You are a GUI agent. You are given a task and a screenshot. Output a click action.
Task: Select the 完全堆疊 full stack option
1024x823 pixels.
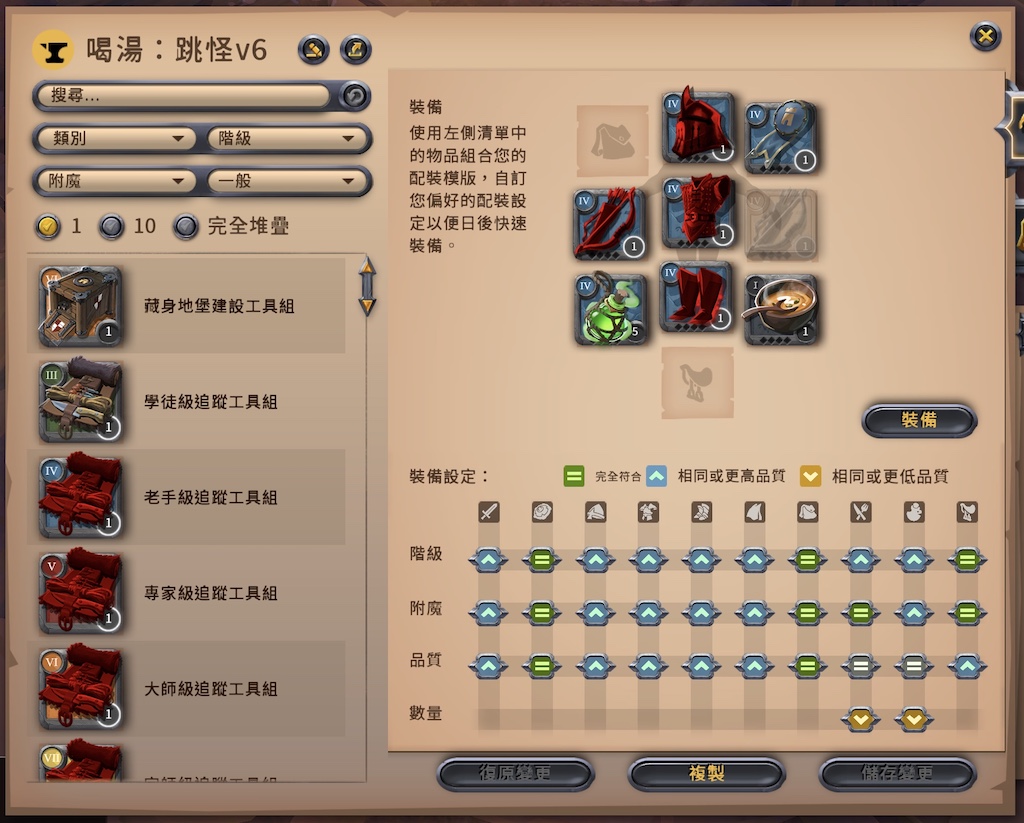pos(186,226)
